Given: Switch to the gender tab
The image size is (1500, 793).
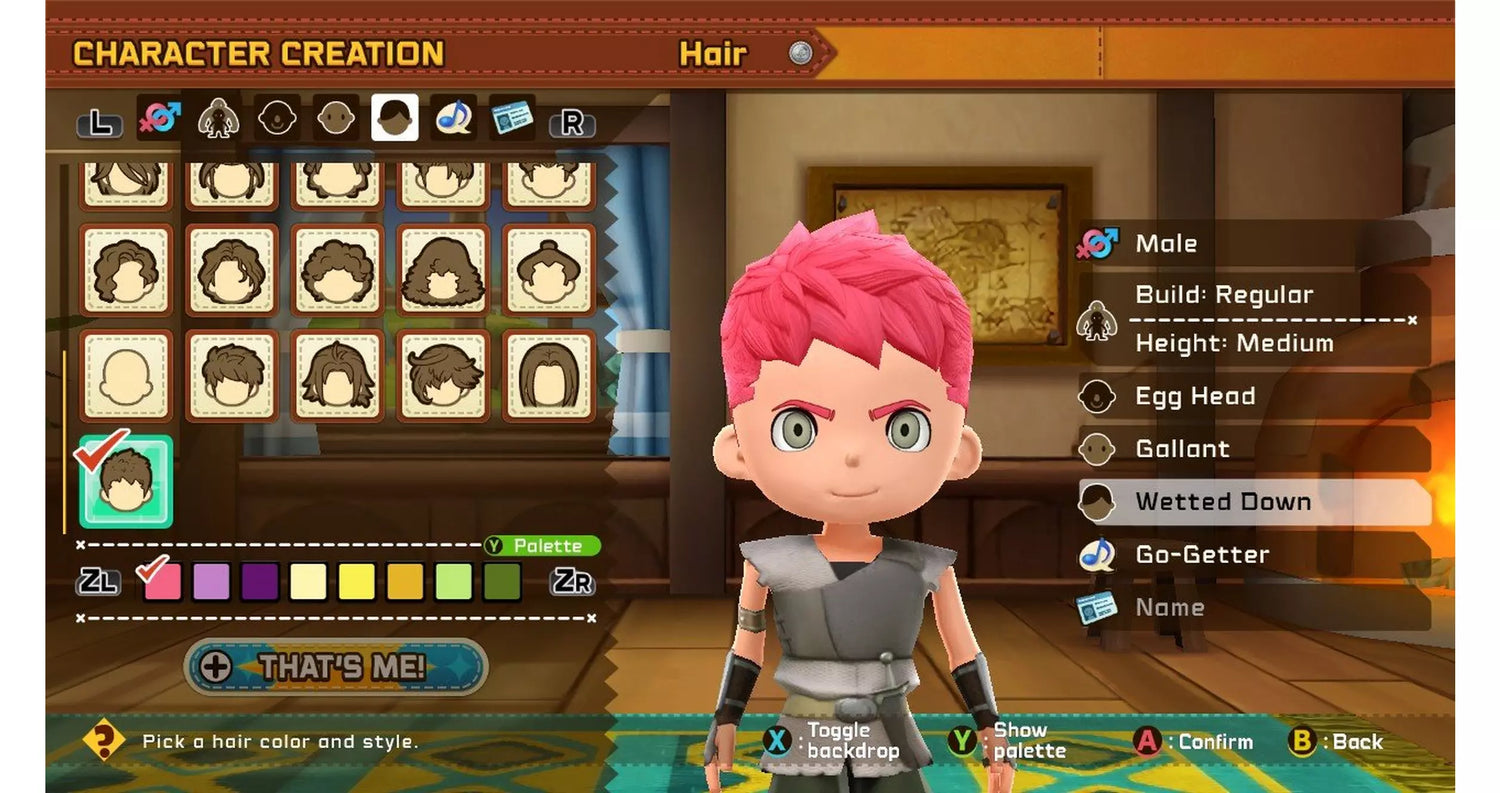Looking at the screenshot, I should [x=160, y=119].
